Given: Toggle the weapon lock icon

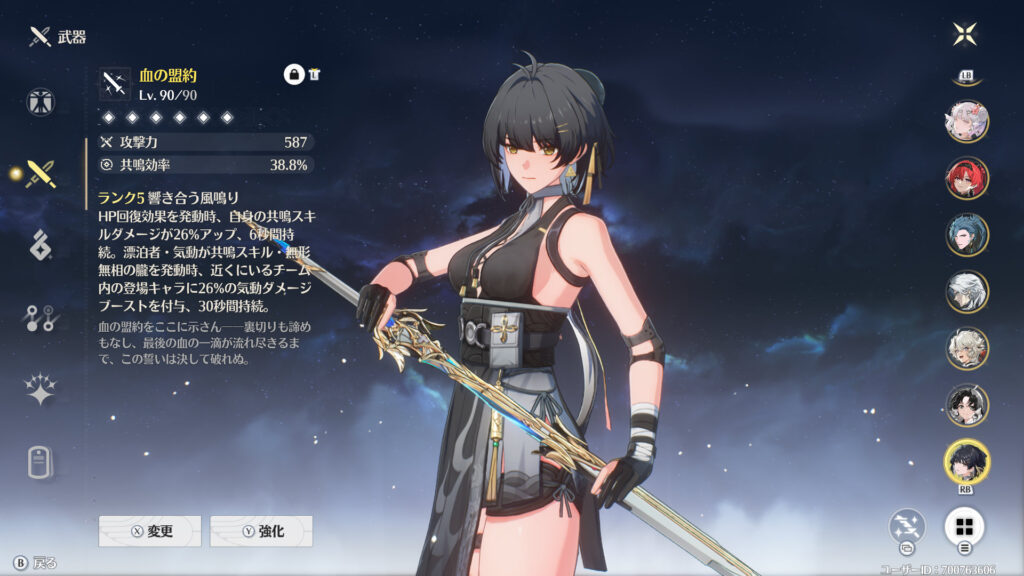Looking at the screenshot, I should [x=294, y=74].
